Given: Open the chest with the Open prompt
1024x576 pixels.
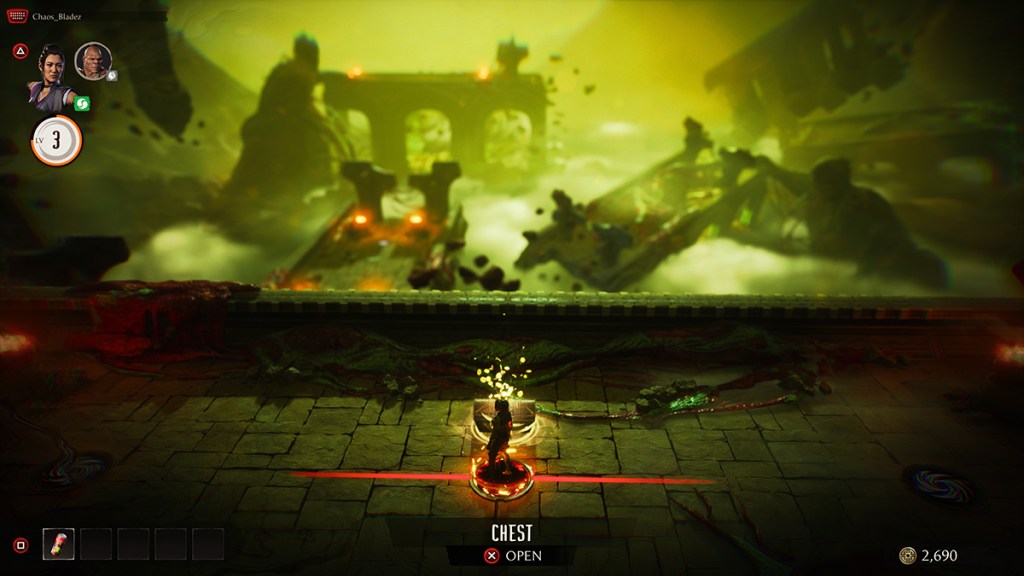Looking at the screenshot, I should (x=511, y=556).
